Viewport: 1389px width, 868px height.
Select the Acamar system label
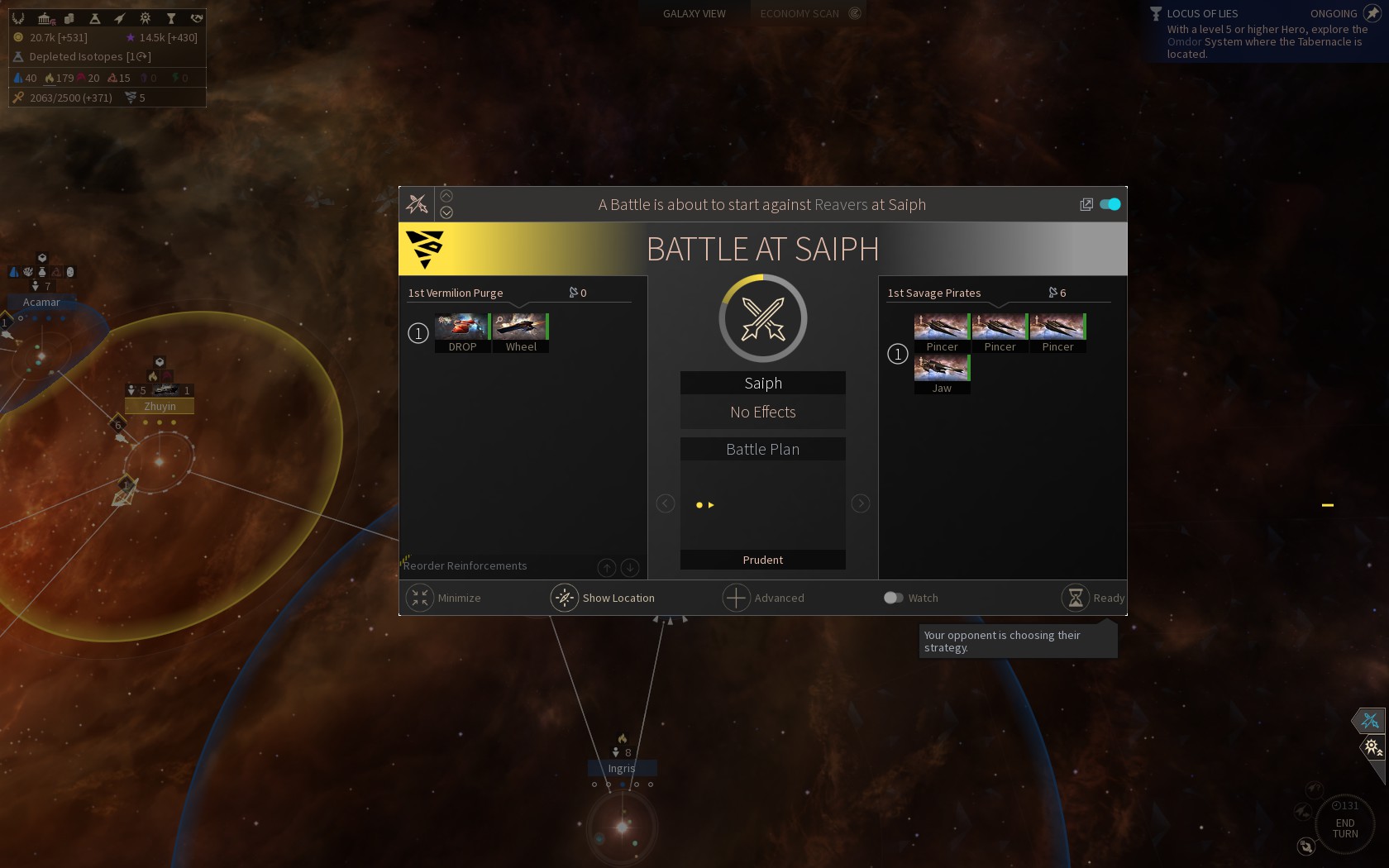[41, 302]
